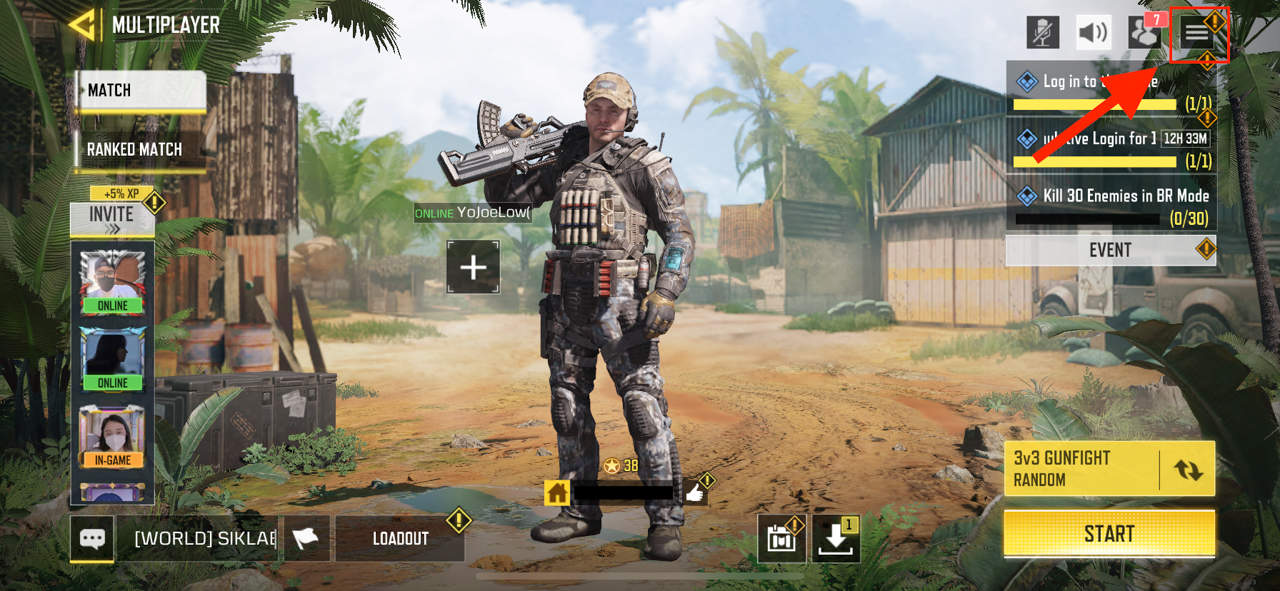Viewport: 1280px width, 591px height.
Task: Select the MATCH tab
Action: 140,90
